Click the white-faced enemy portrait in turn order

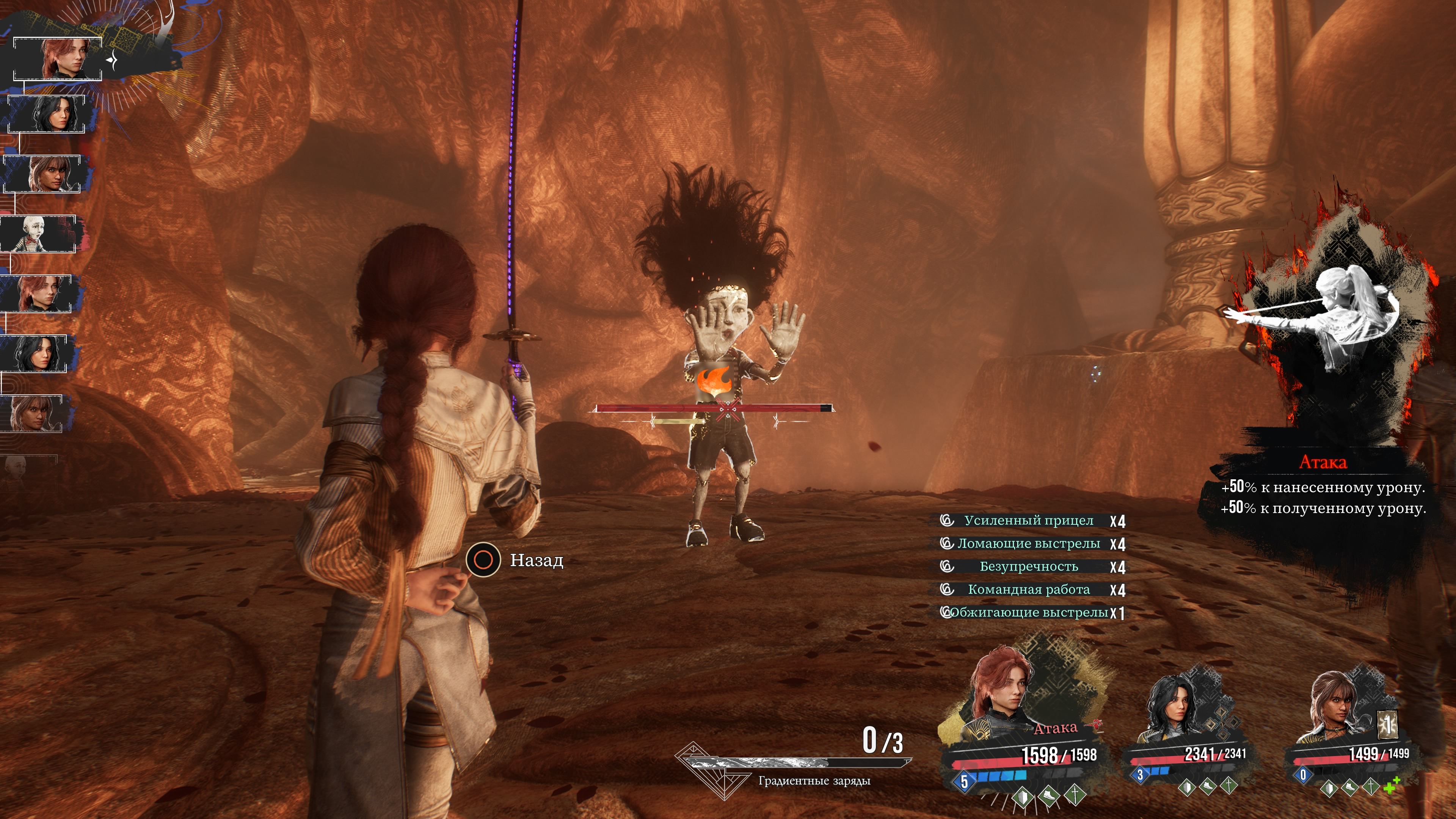tap(38, 234)
